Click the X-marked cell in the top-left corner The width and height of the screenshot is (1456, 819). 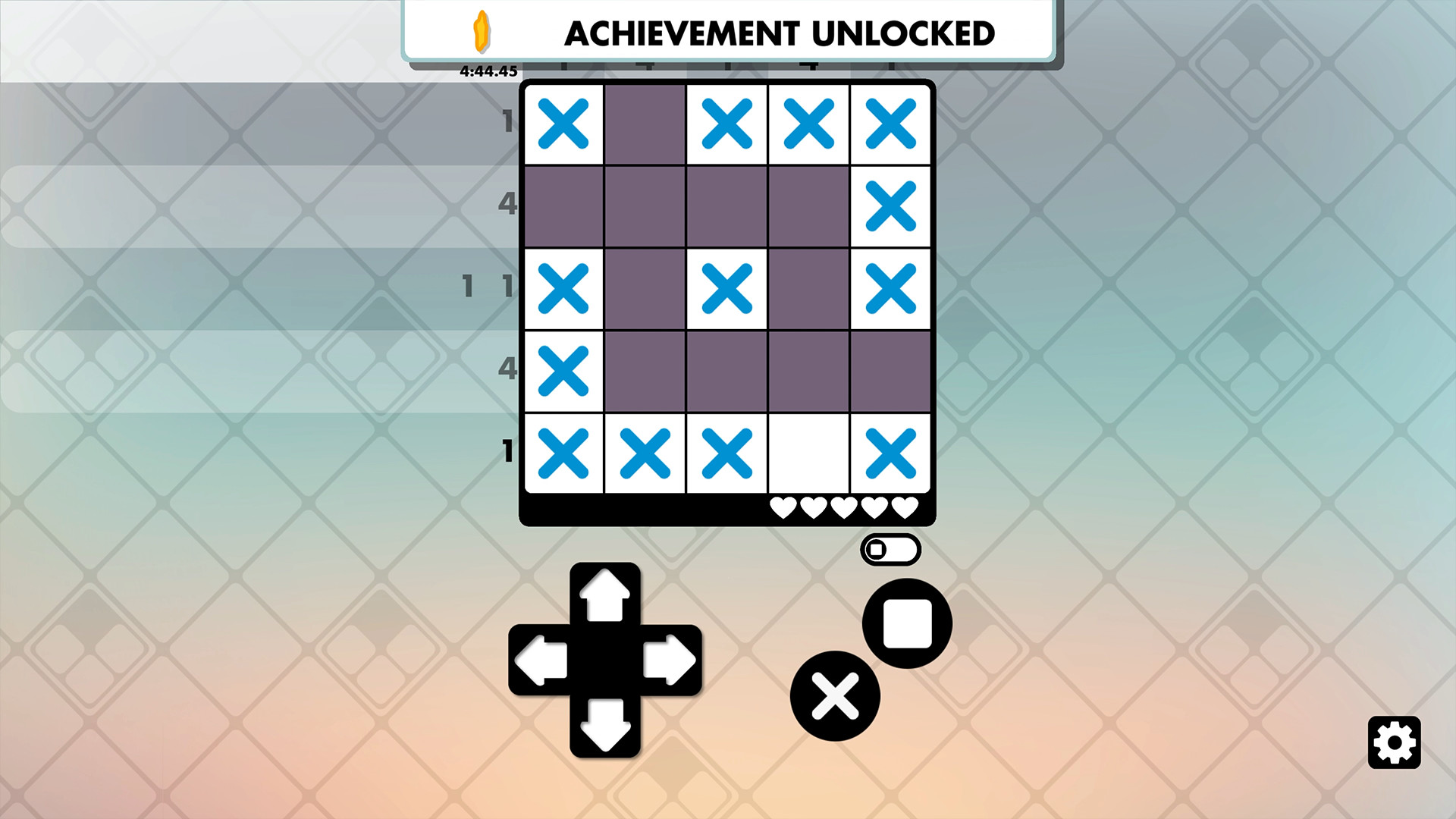(564, 123)
